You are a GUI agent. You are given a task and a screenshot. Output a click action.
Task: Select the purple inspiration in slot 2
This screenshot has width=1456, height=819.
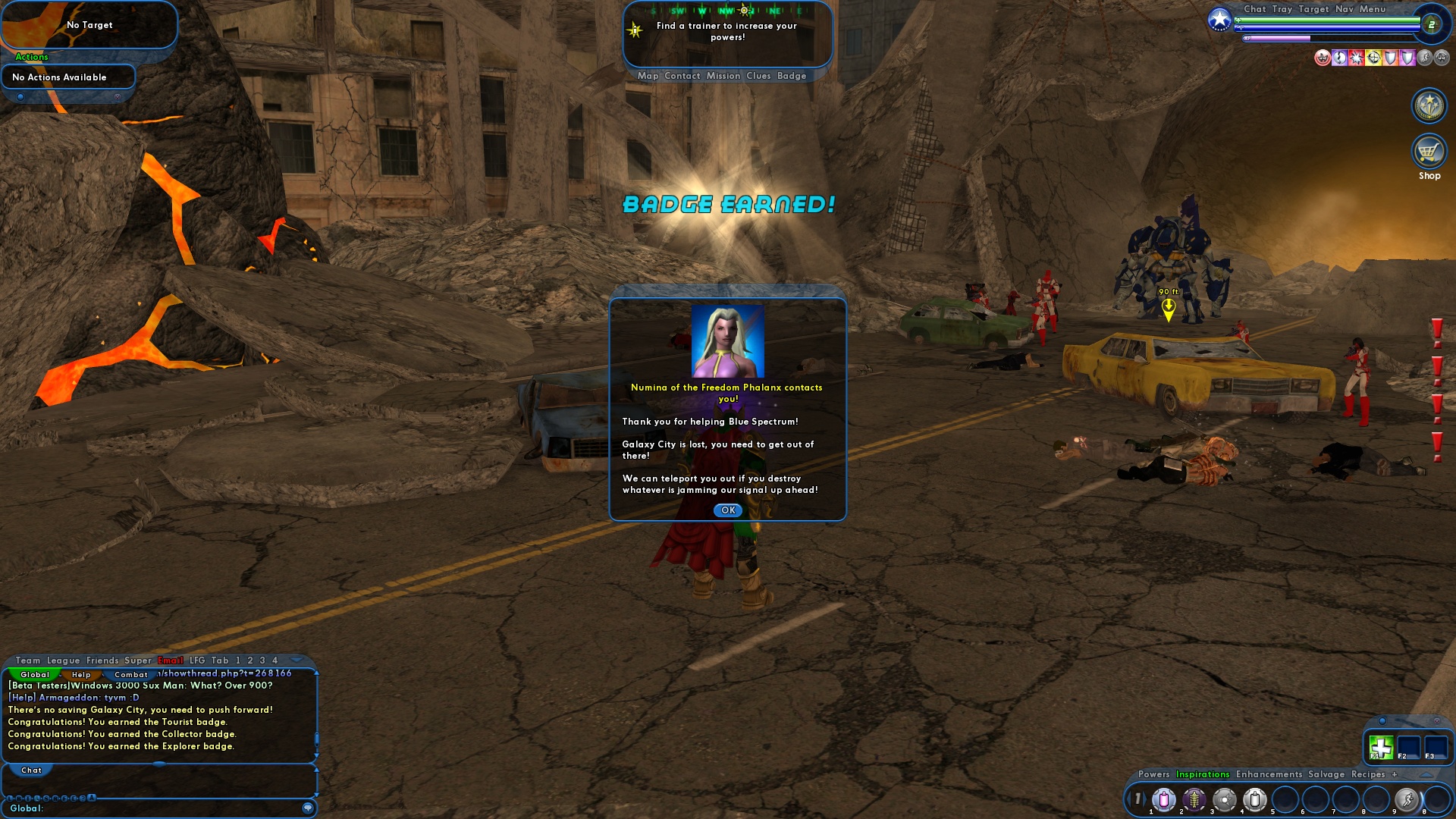[1194, 800]
